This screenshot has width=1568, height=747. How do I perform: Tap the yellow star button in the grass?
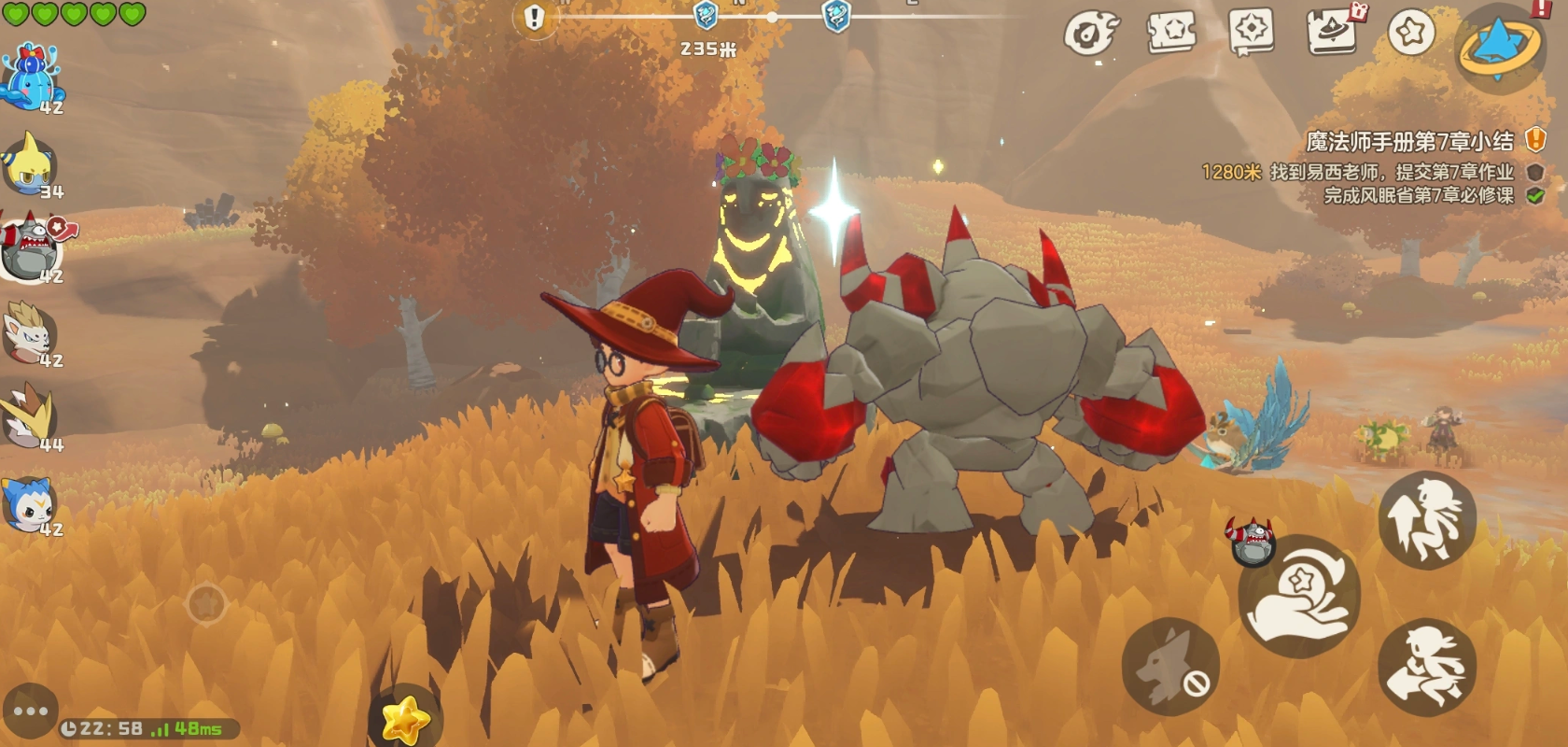(x=405, y=719)
